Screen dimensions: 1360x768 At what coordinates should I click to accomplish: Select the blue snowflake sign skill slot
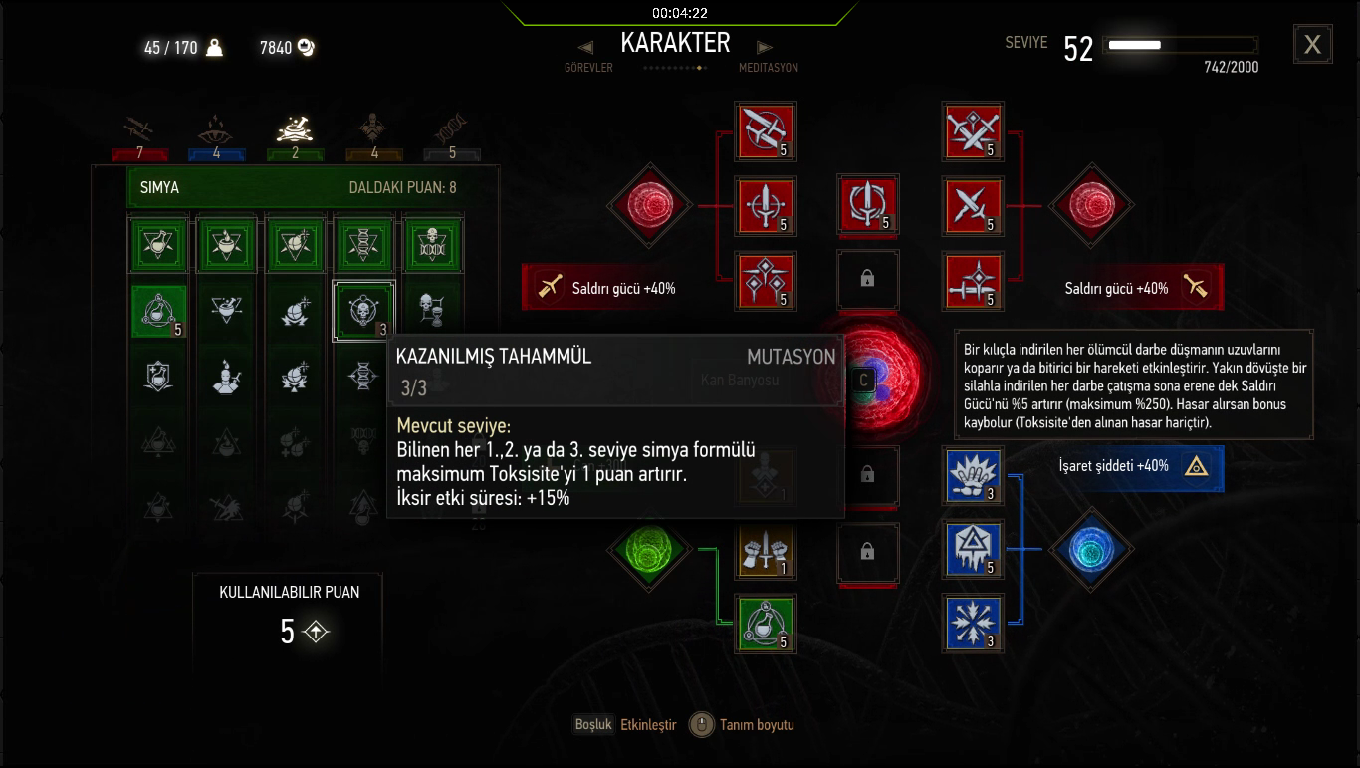coord(973,623)
